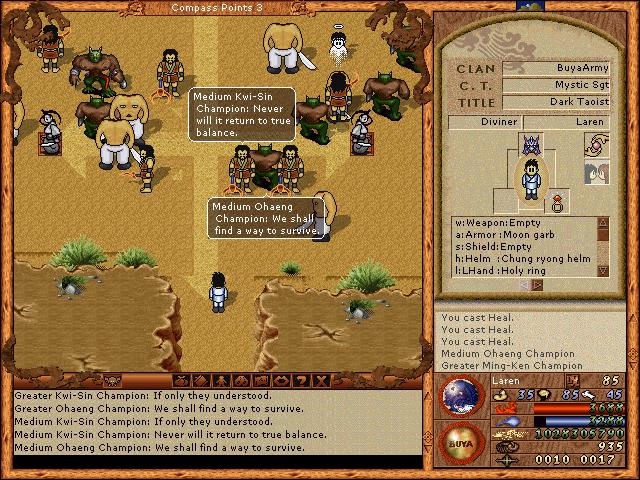640x480 pixels.
Task: Select the Armor: Moon garb list row
Action: point(525,234)
